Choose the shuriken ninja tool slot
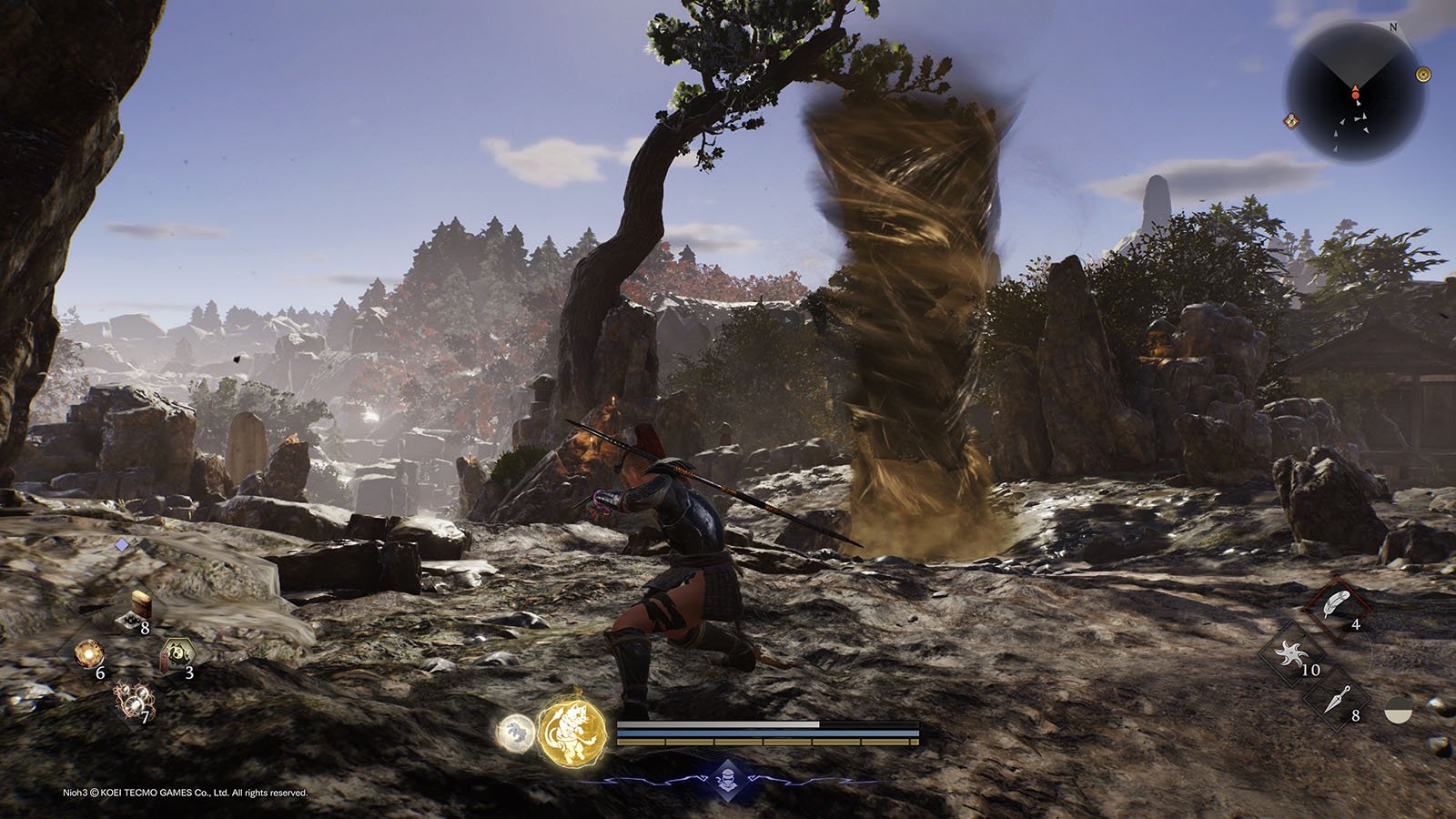The image size is (1456, 819). pyautogui.click(x=1291, y=653)
